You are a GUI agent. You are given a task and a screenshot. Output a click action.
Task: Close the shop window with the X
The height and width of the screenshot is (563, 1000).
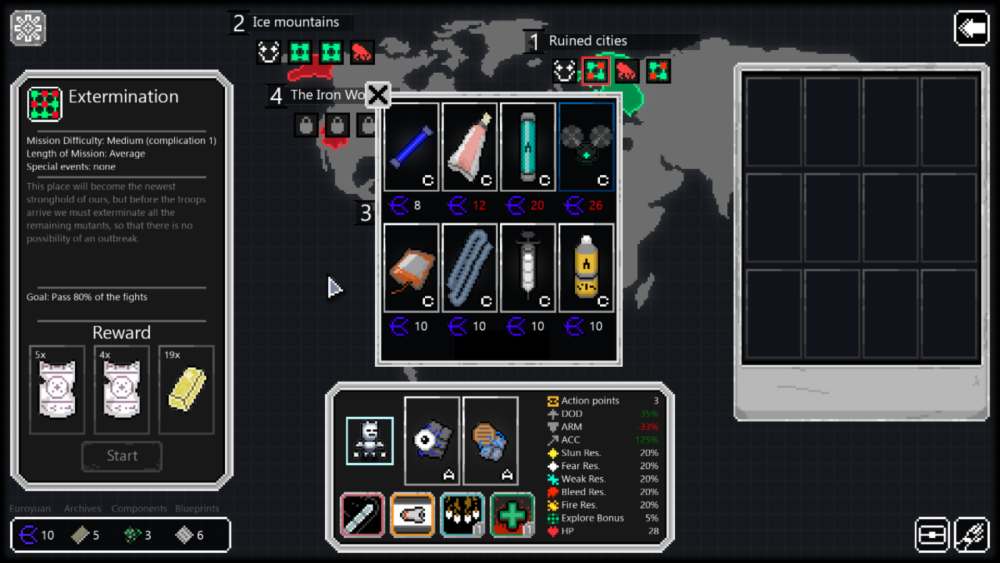click(378, 95)
